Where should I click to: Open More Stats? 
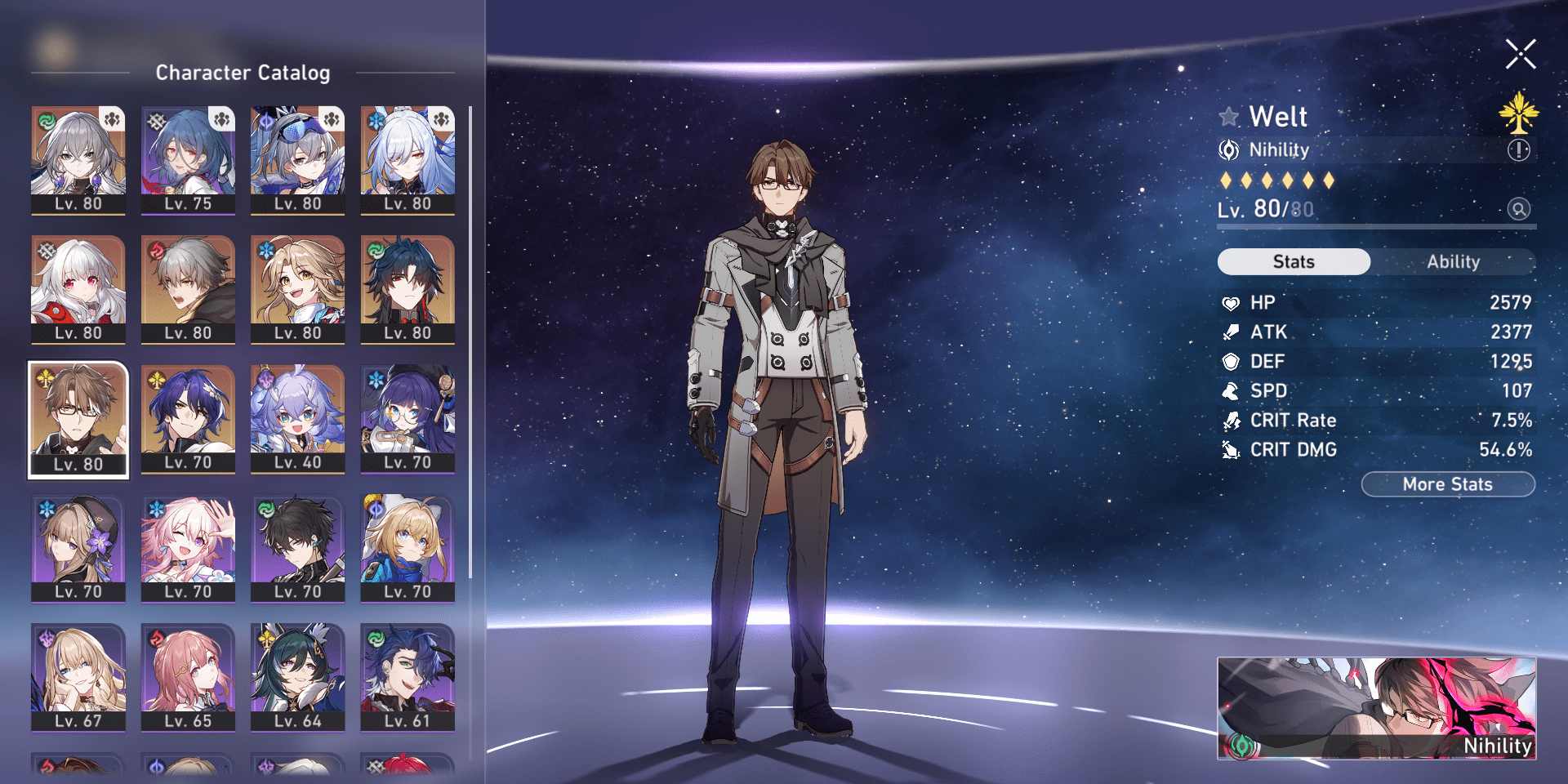click(1447, 483)
